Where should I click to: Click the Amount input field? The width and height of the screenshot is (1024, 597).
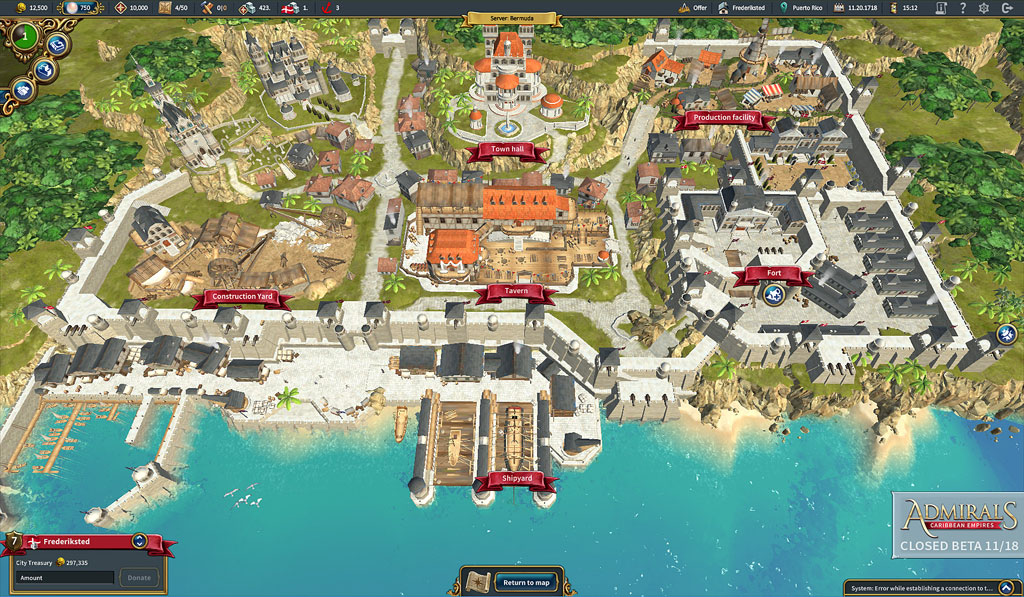point(64,577)
